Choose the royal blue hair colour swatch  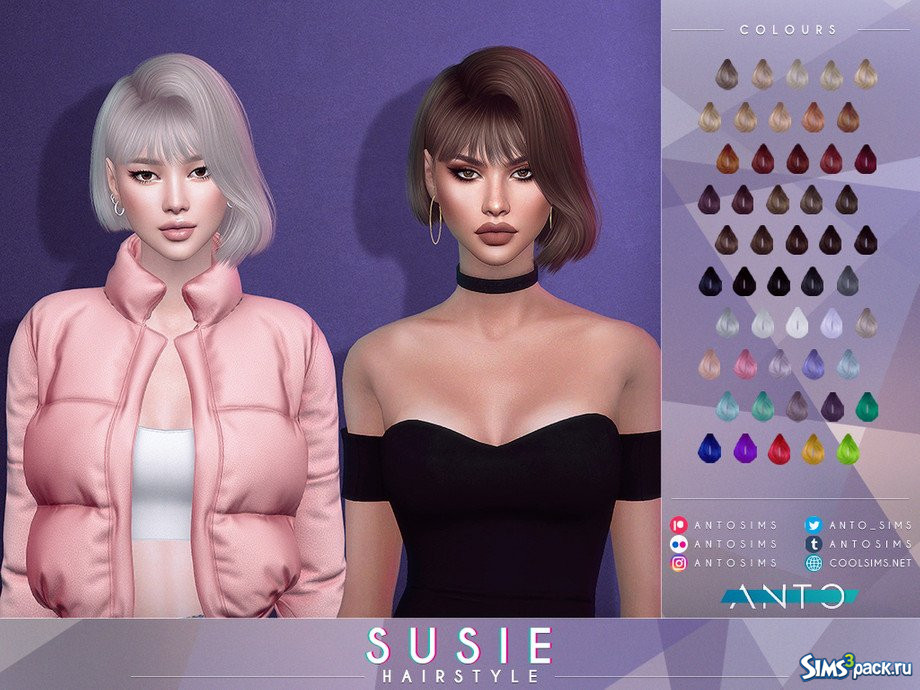(x=709, y=449)
